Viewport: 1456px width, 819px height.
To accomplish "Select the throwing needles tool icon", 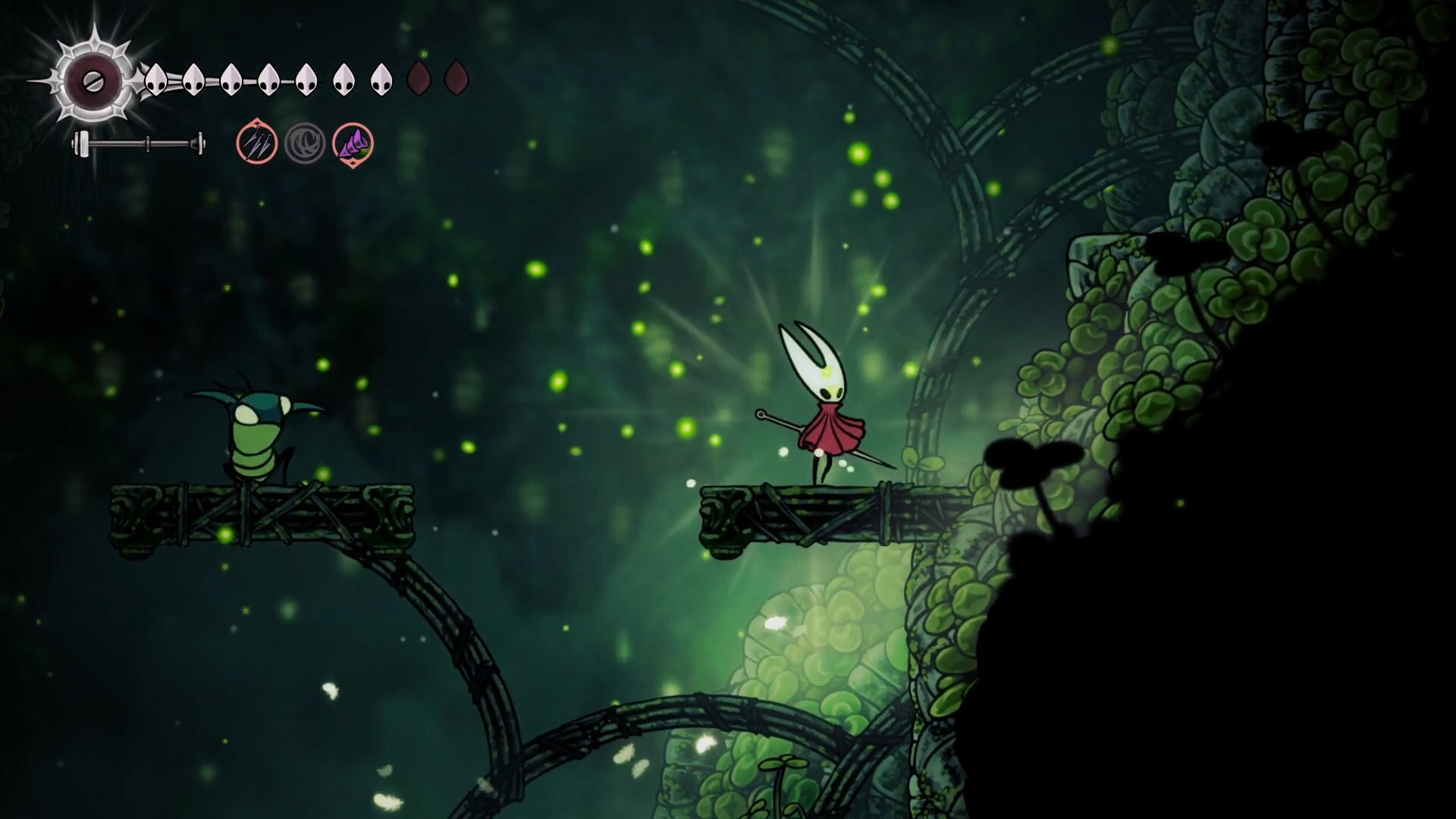I will pos(257,143).
